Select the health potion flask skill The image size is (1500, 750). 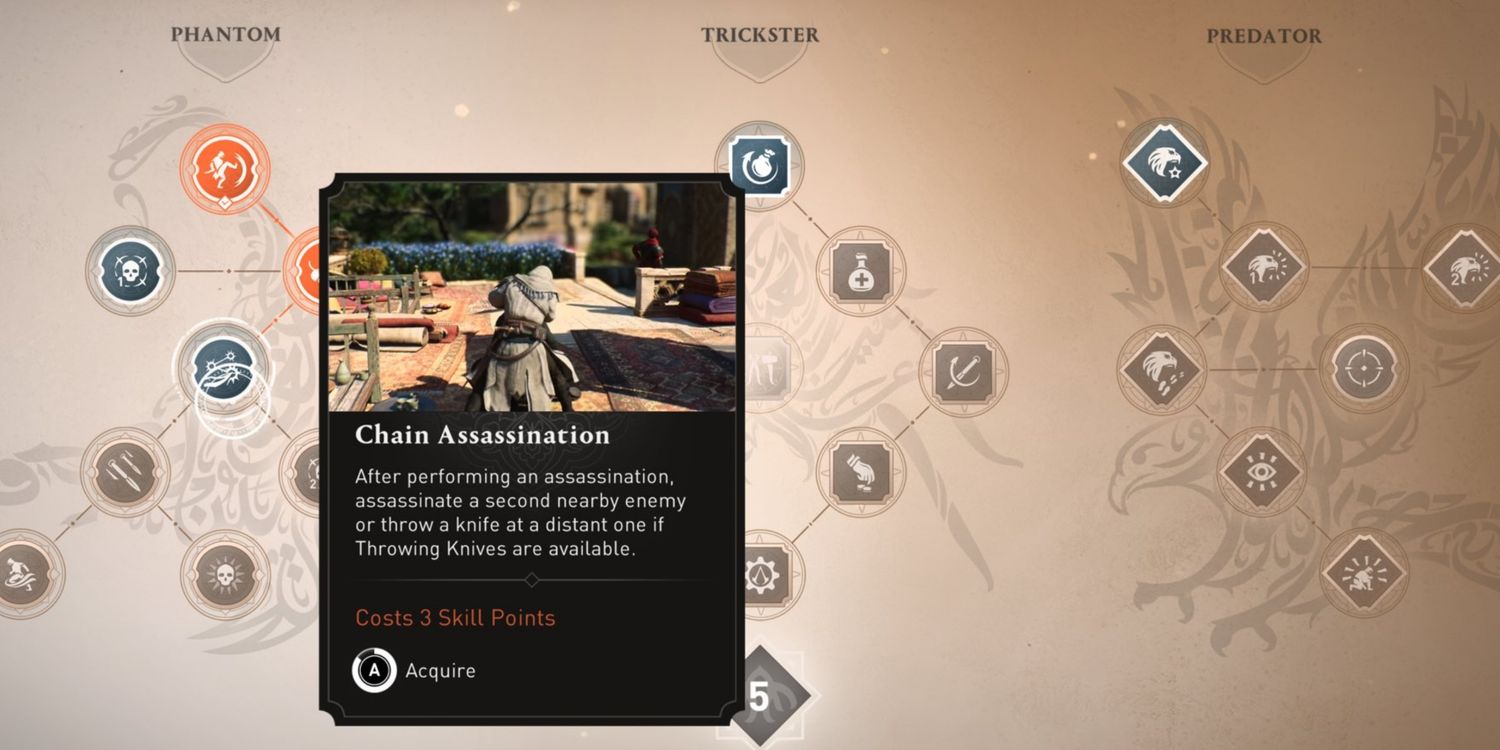tap(861, 271)
